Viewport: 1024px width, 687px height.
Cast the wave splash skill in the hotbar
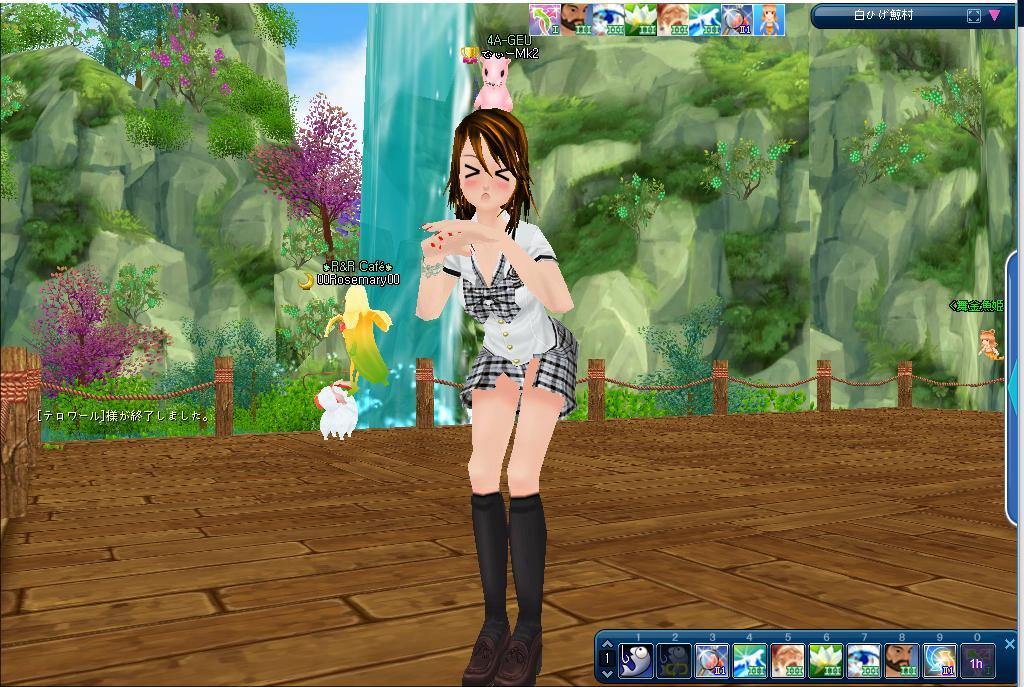coord(749,661)
